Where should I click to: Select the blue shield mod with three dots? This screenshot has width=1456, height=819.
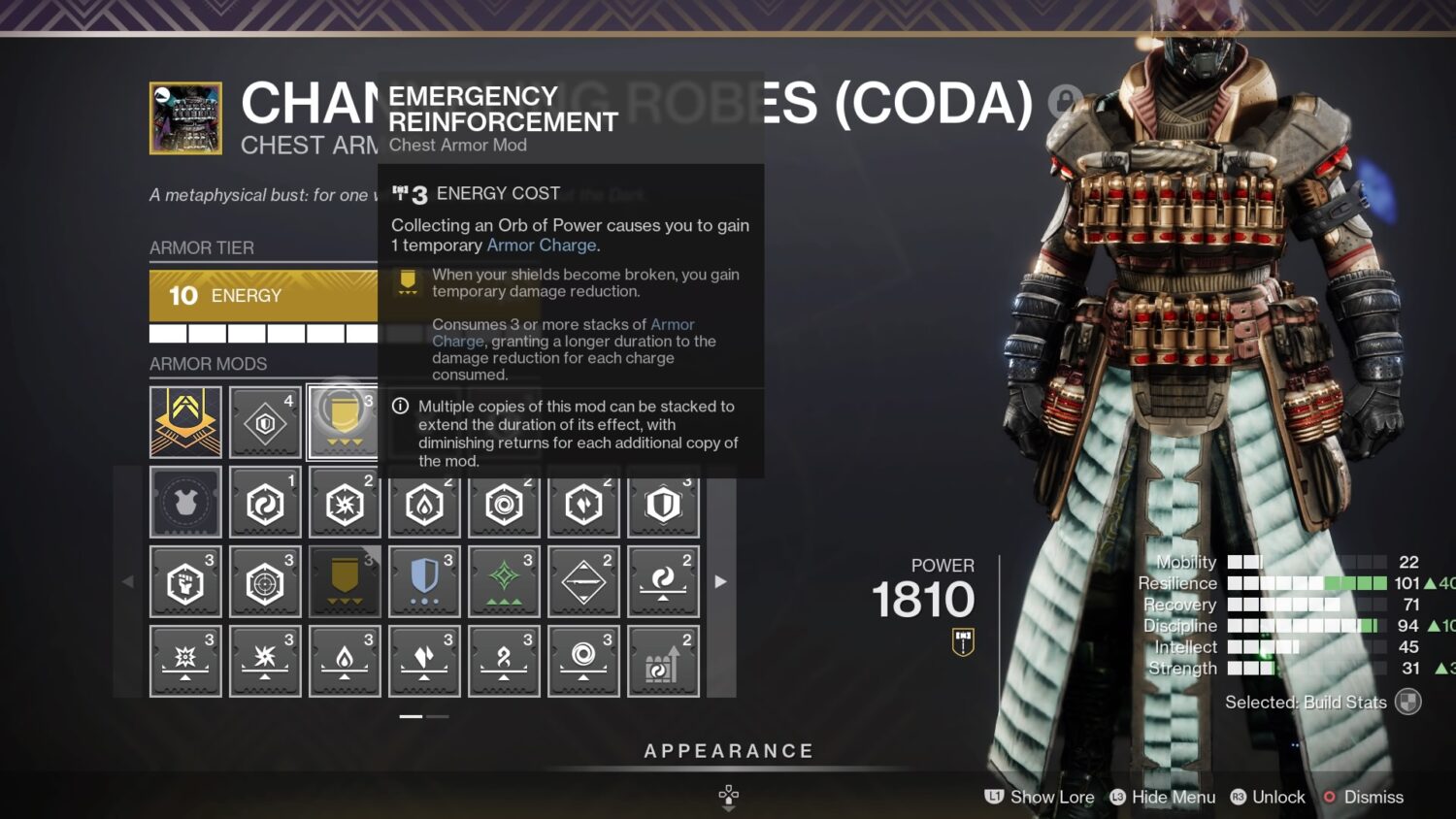424,582
